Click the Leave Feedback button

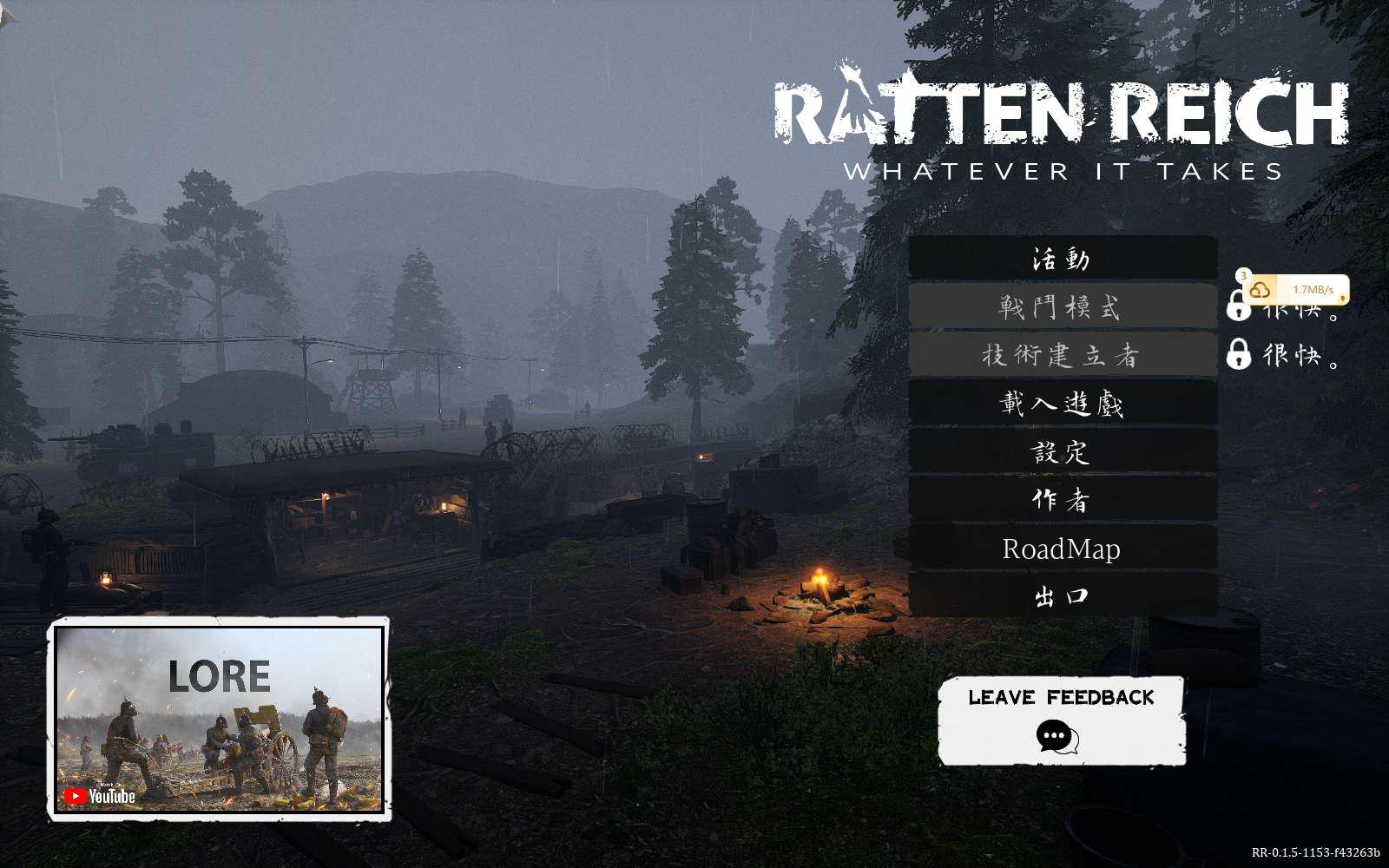1061,720
